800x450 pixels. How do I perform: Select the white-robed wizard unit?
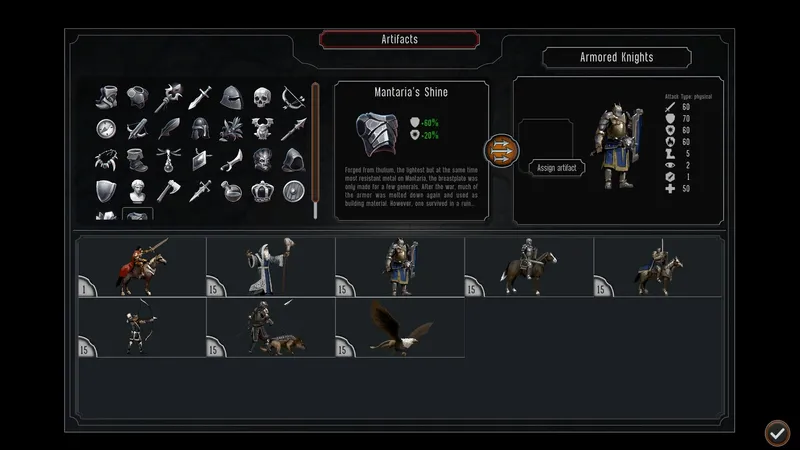pyautogui.click(x=270, y=267)
